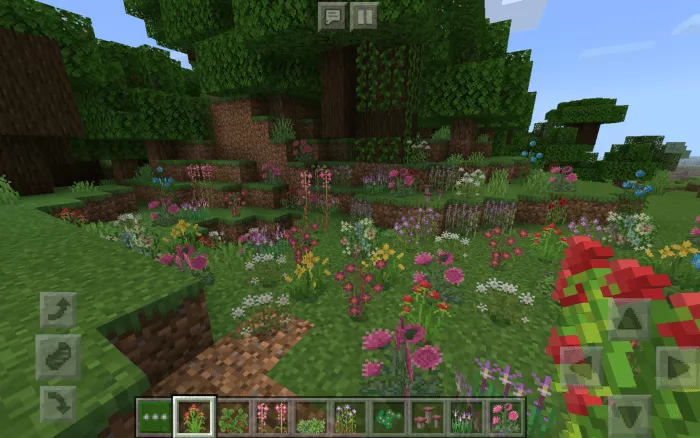Choose the pink peony hotbar slot
700x438 pixels.
point(505,416)
